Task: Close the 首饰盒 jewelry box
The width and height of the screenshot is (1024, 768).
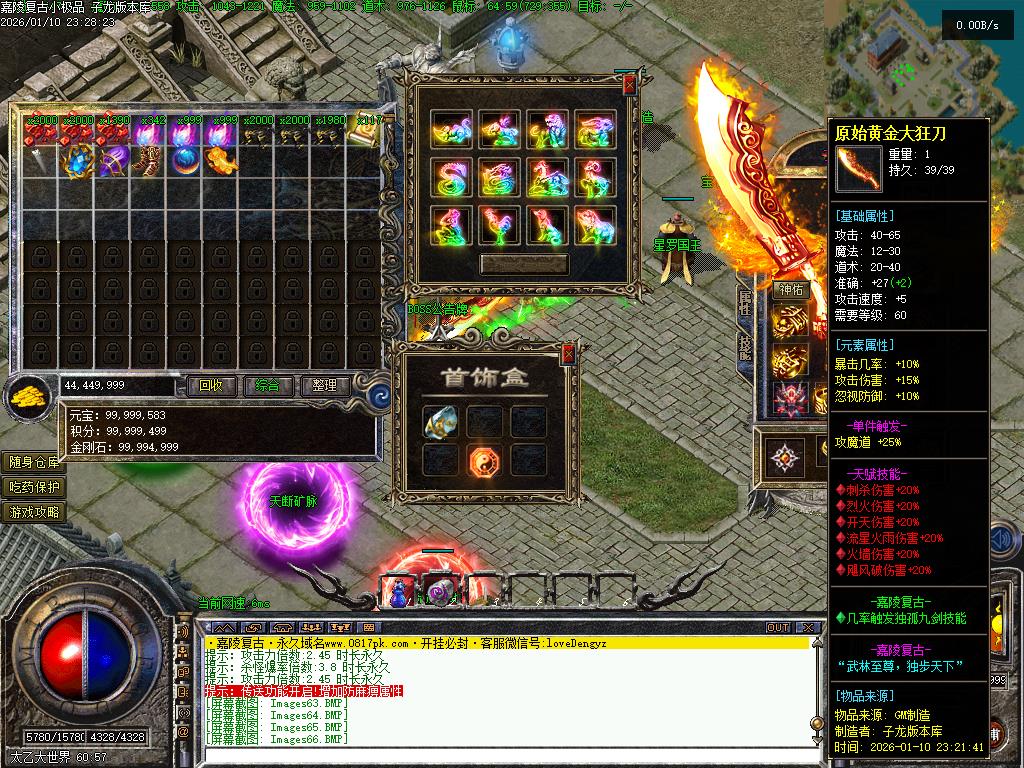Action: [568, 353]
